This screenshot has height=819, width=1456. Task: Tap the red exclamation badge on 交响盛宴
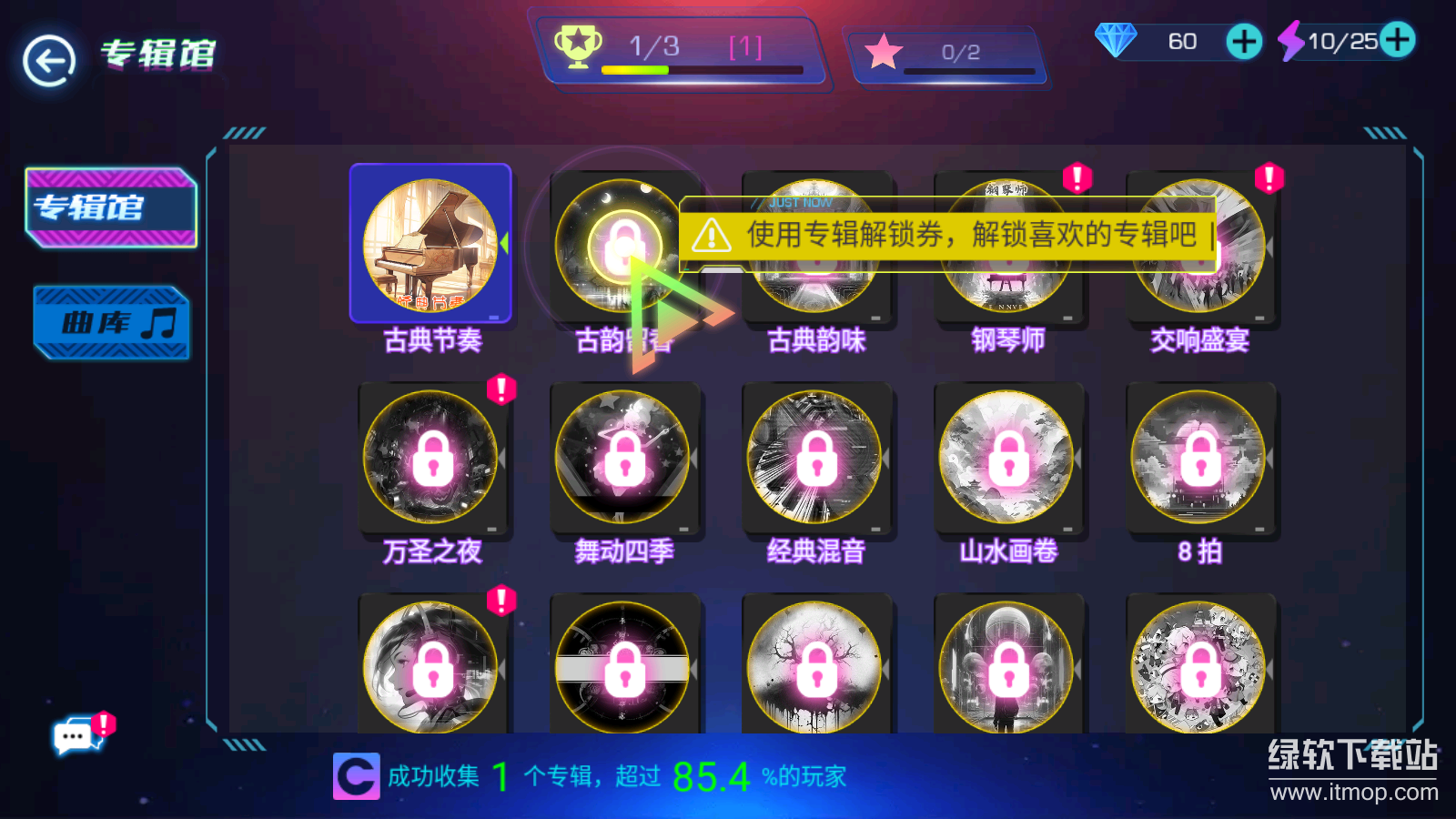tap(1270, 178)
